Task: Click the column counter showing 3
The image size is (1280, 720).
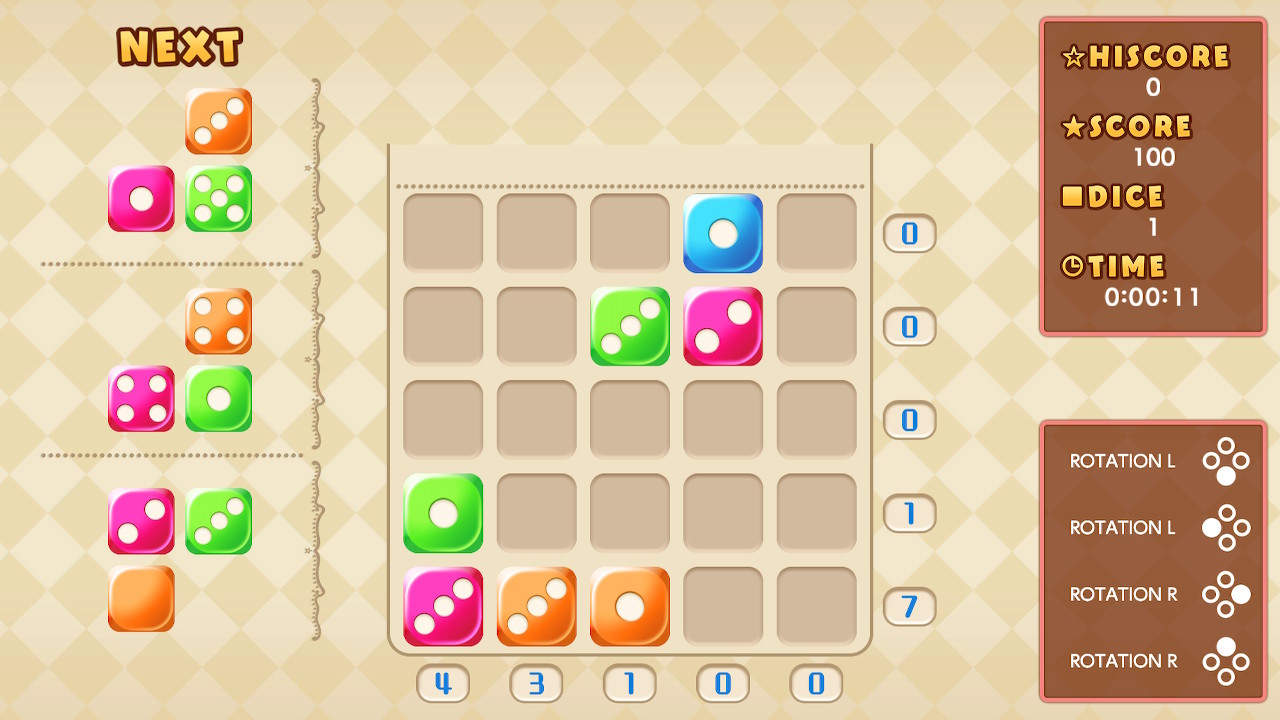Action: click(x=536, y=684)
